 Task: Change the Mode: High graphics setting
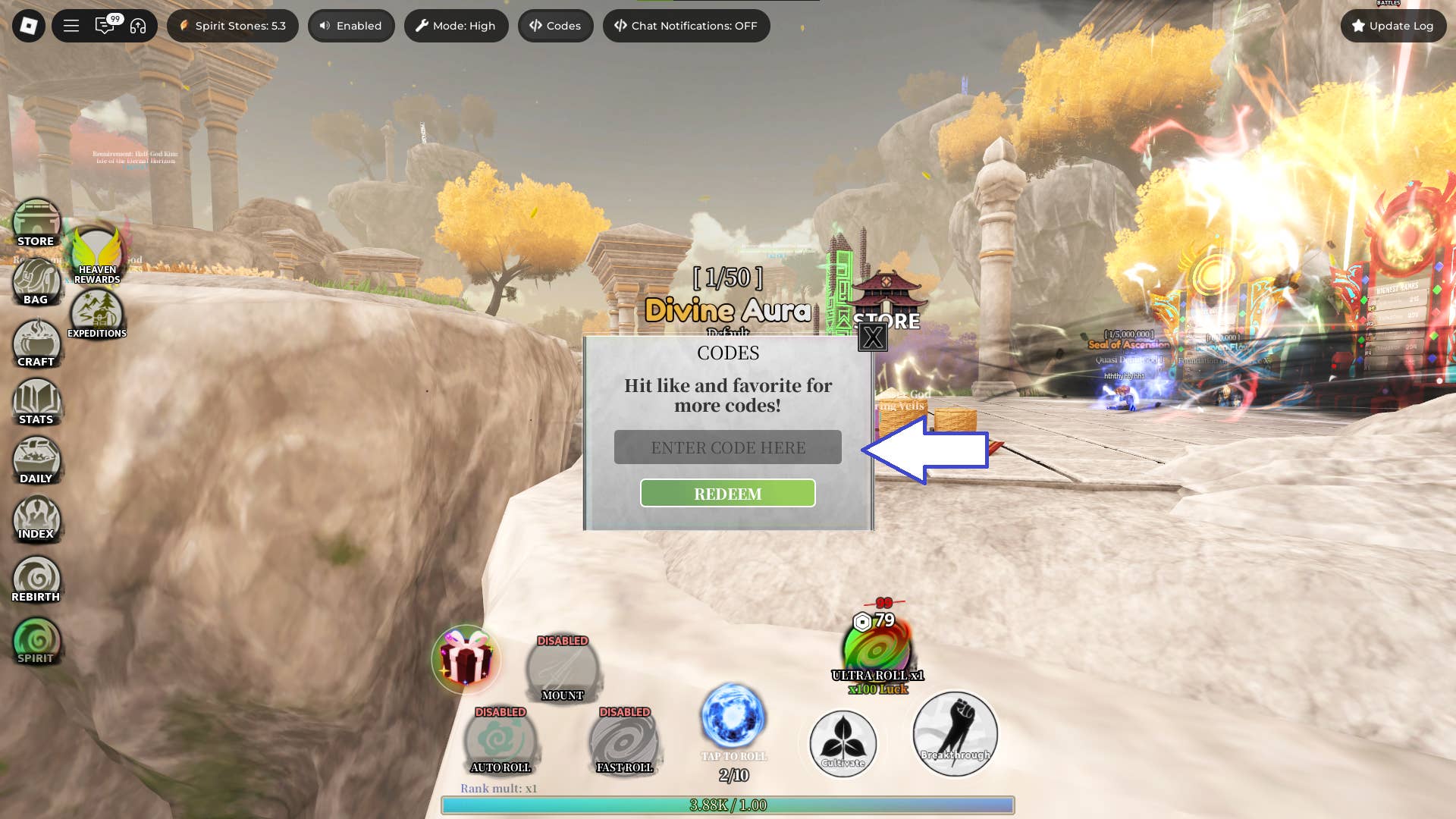456,25
